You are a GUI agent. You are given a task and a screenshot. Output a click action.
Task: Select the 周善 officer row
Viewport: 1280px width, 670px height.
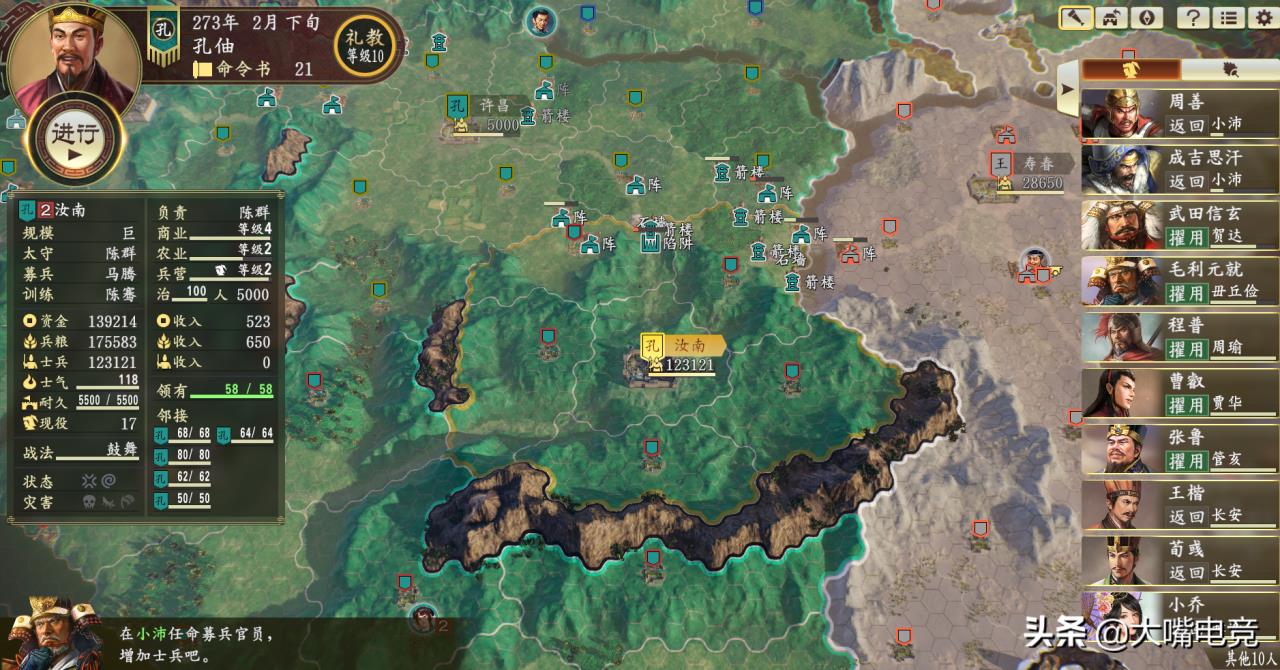[x=1176, y=113]
